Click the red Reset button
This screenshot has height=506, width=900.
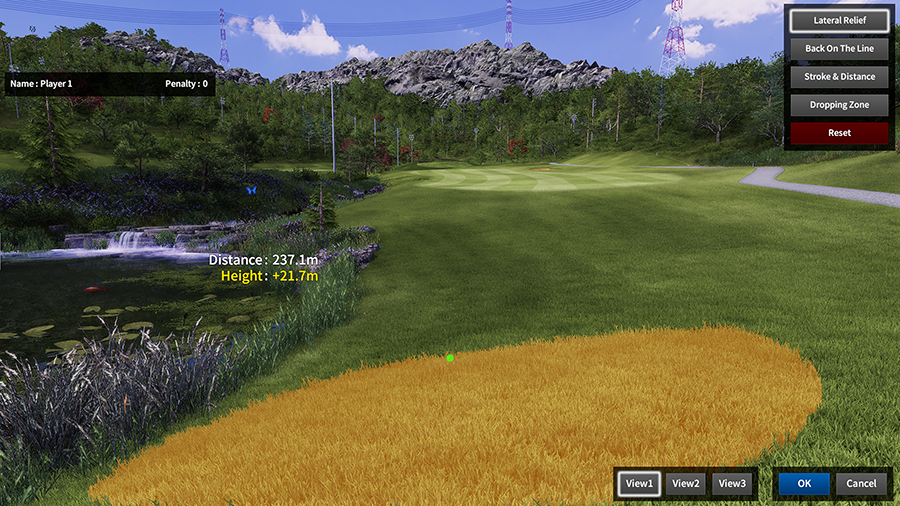click(x=839, y=132)
